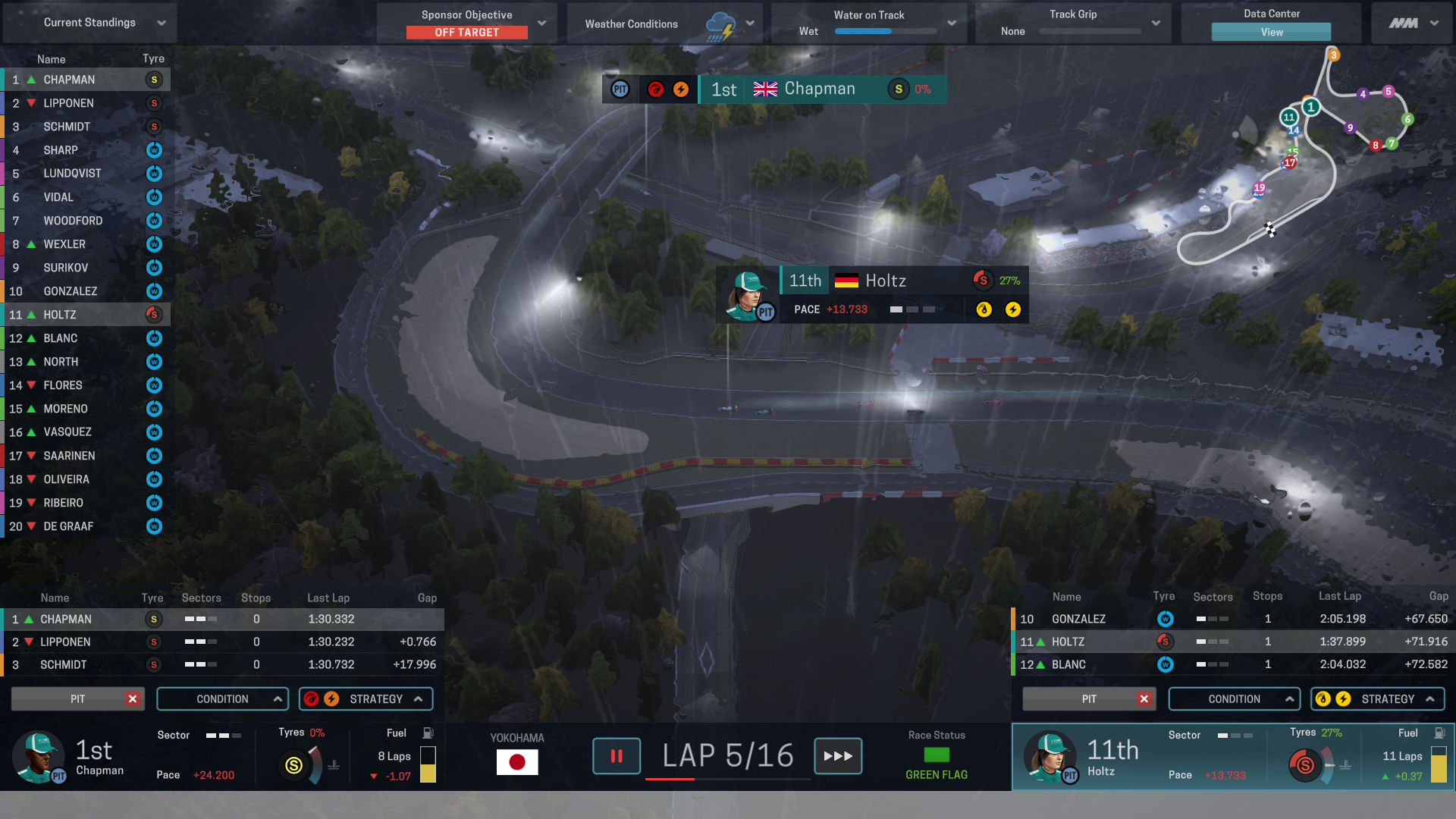Cancel Holtz's pit stop
The image size is (1456, 819).
[x=1144, y=699]
